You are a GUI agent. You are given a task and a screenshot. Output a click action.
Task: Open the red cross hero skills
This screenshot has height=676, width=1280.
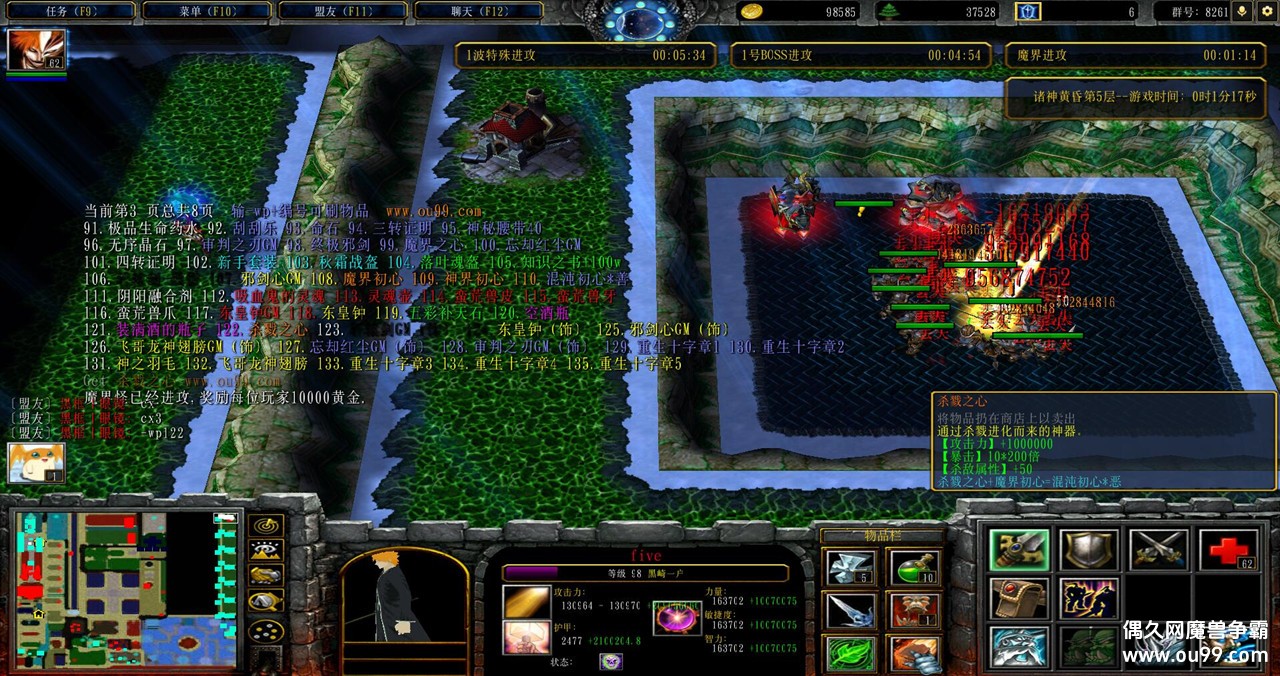(x=1227, y=550)
